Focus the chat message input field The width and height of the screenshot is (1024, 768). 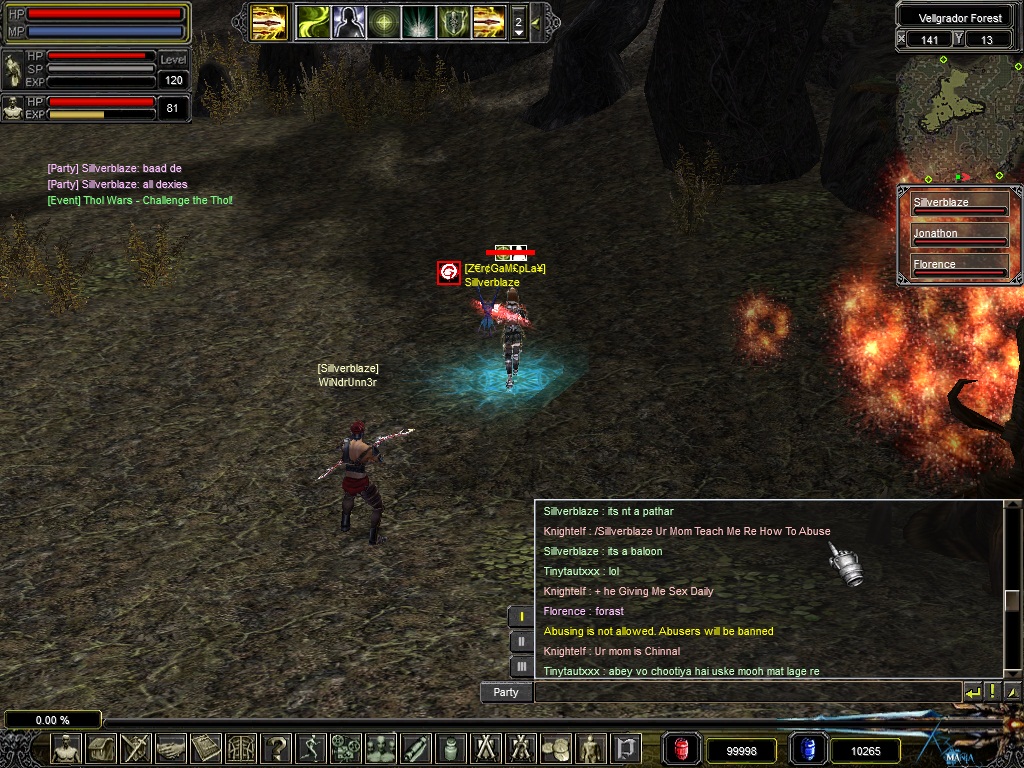pyautogui.click(x=746, y=692)
